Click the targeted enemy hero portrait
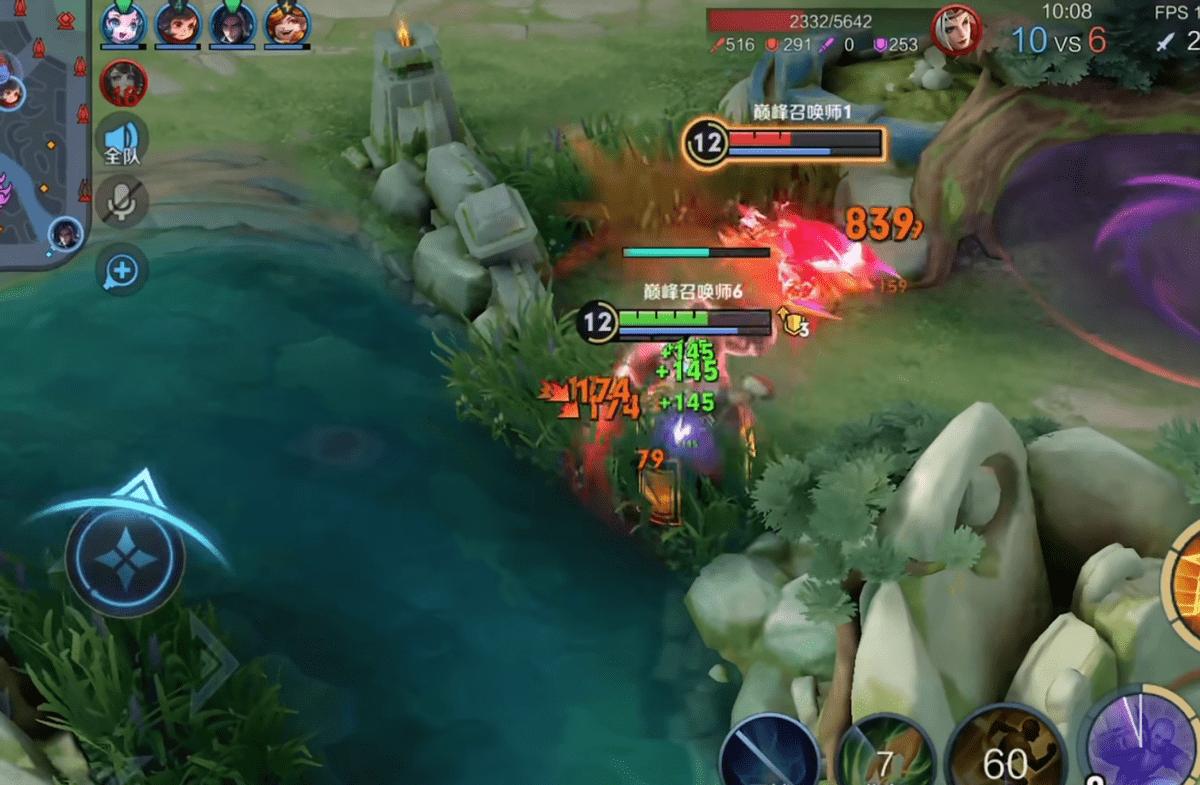Image resolution: width=1200 pixels, height=785 pixels. 956,30
